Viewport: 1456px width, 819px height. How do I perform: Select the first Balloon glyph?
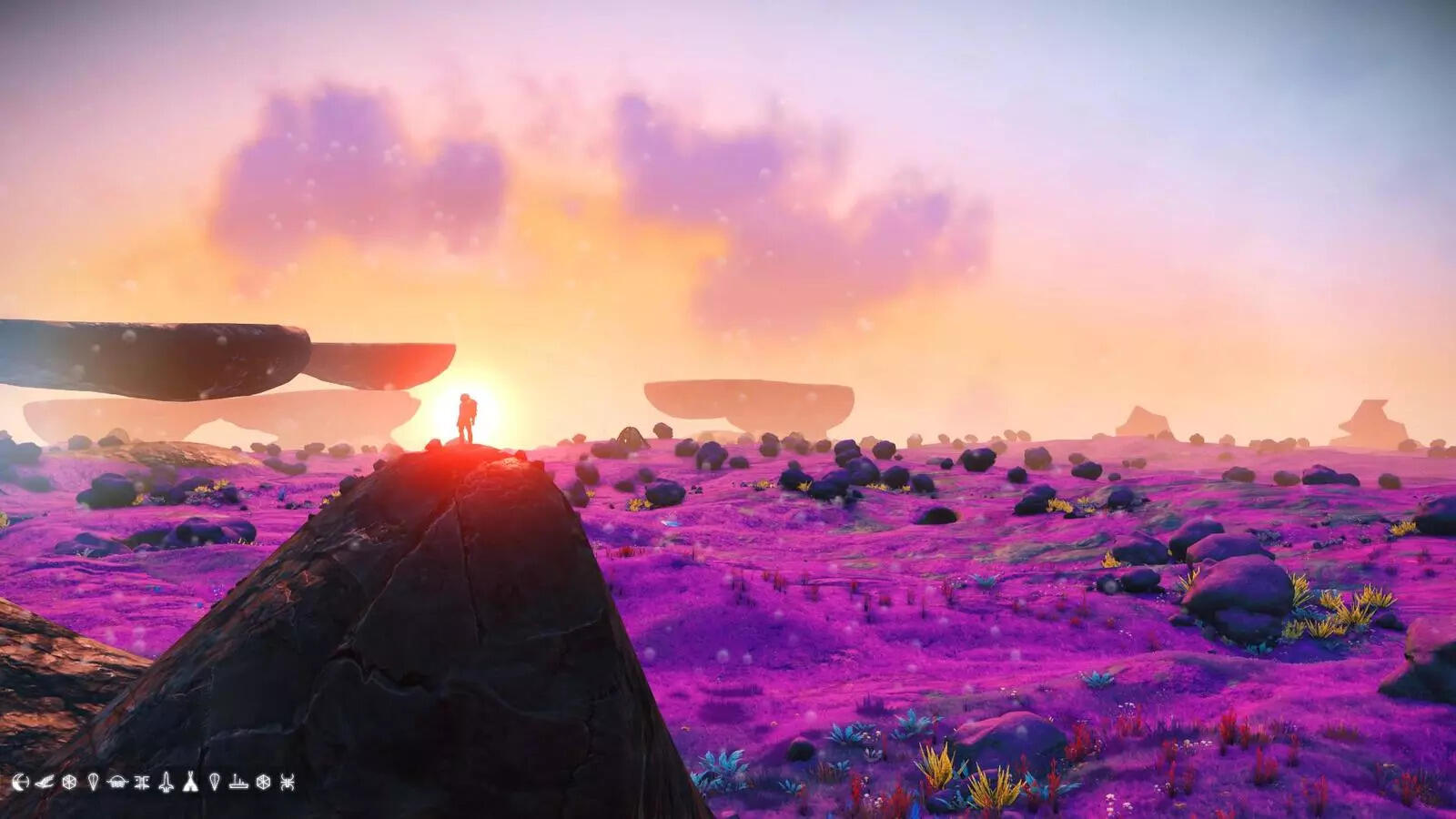point(93,783)
